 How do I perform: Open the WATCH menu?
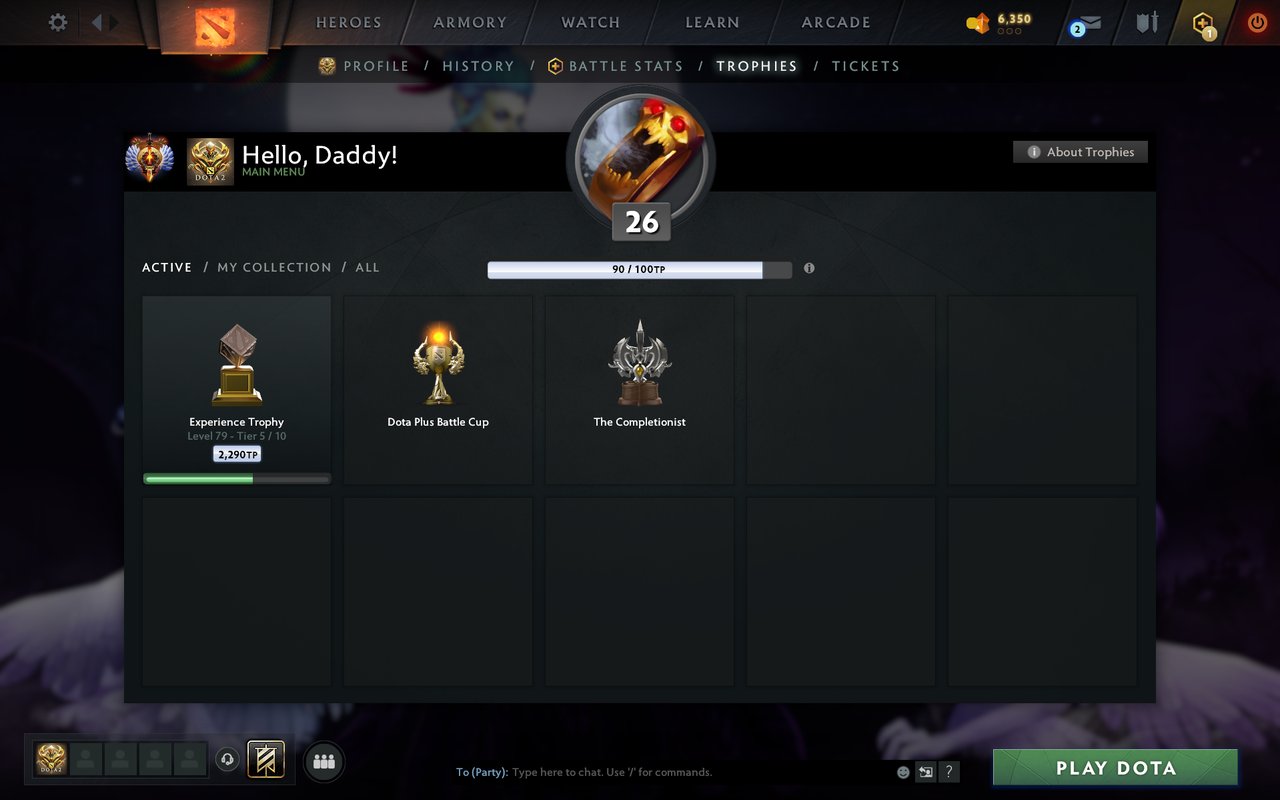coord(590,22)
